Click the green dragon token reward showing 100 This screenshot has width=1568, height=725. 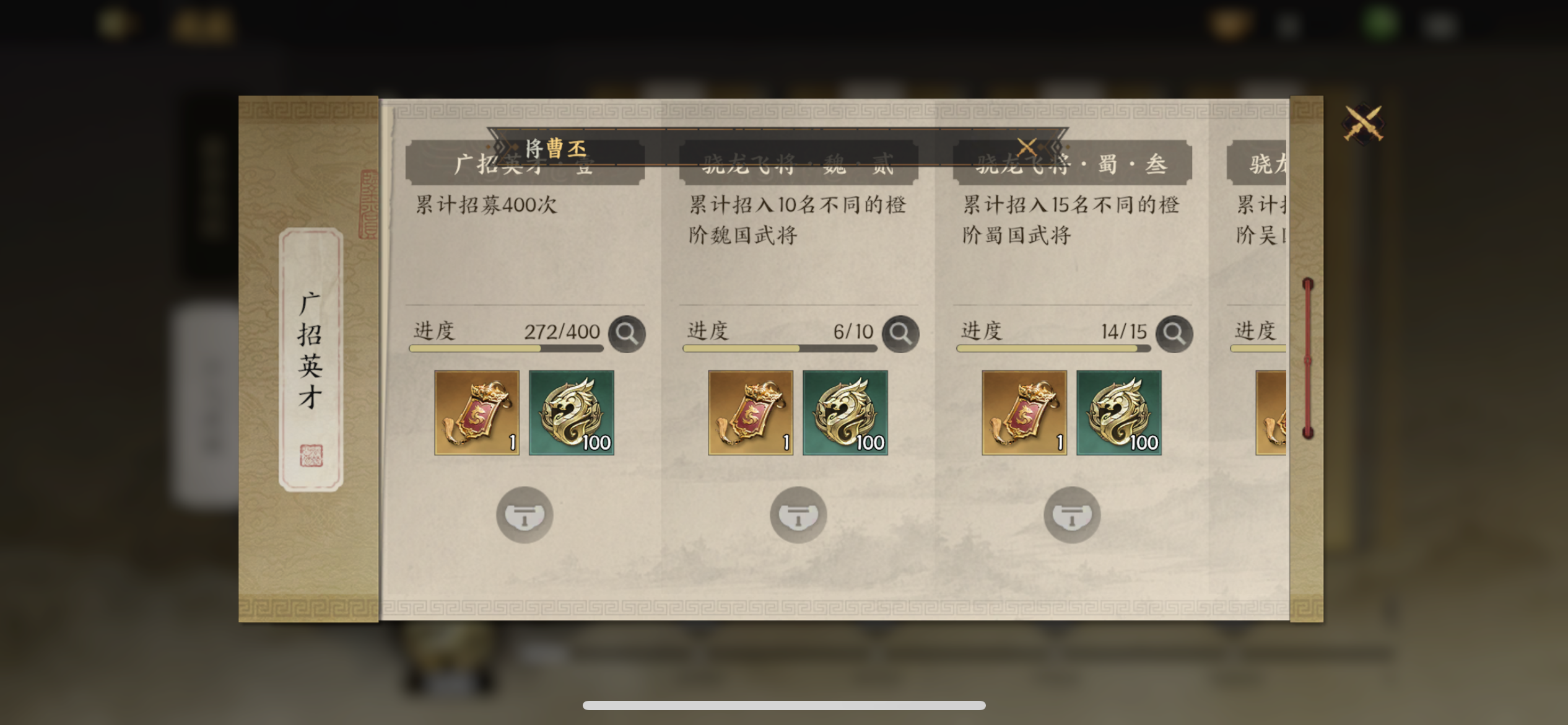(570, 413)
